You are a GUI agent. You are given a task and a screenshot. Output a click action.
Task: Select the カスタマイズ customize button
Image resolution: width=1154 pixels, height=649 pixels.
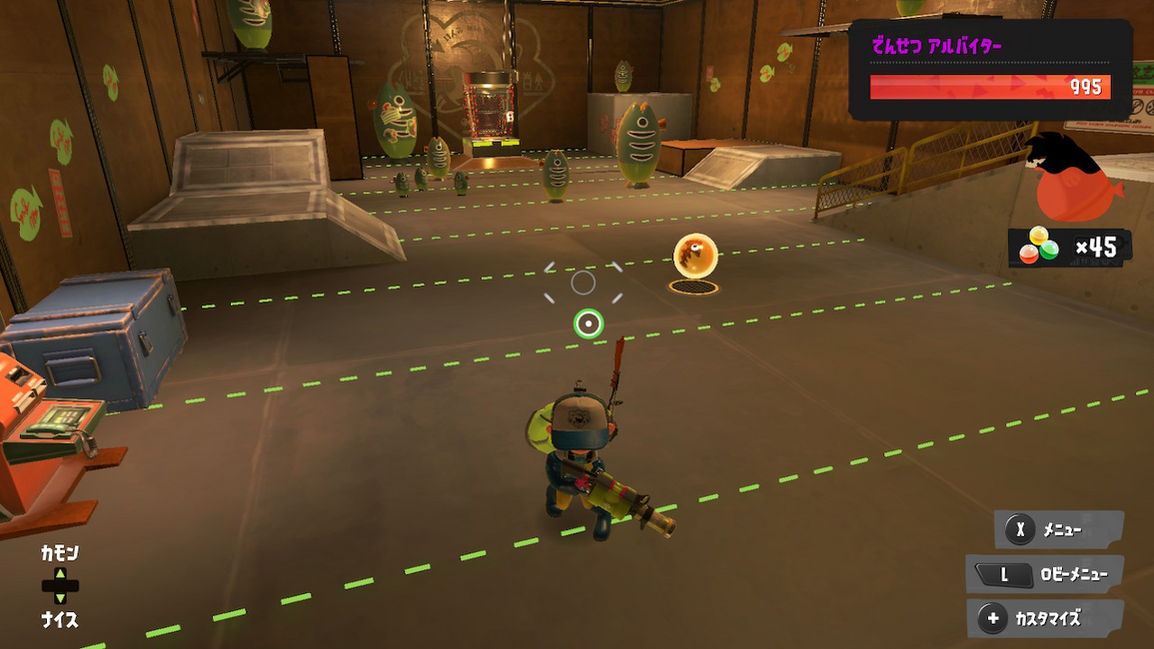point(1045,618)
